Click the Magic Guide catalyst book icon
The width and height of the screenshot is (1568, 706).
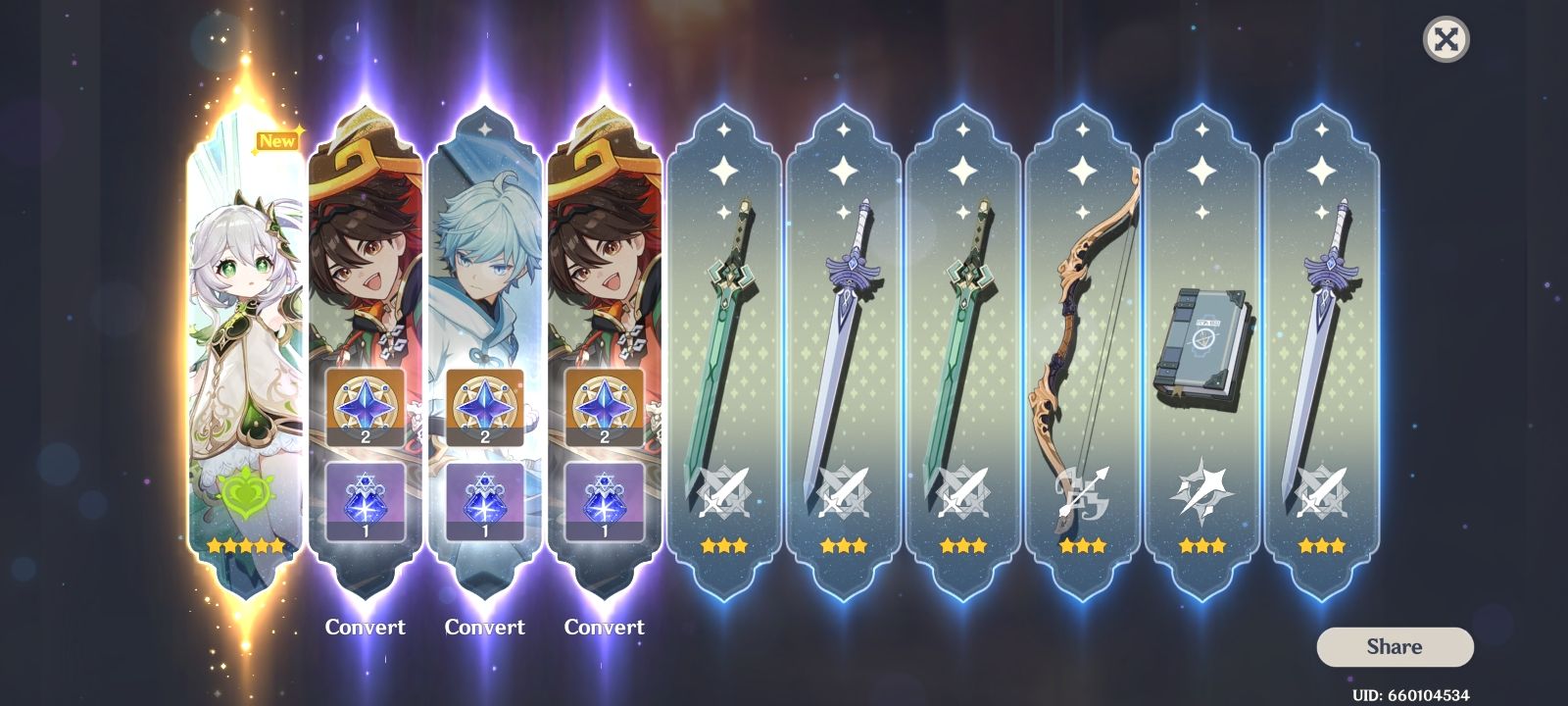(x=1203, y=338)
